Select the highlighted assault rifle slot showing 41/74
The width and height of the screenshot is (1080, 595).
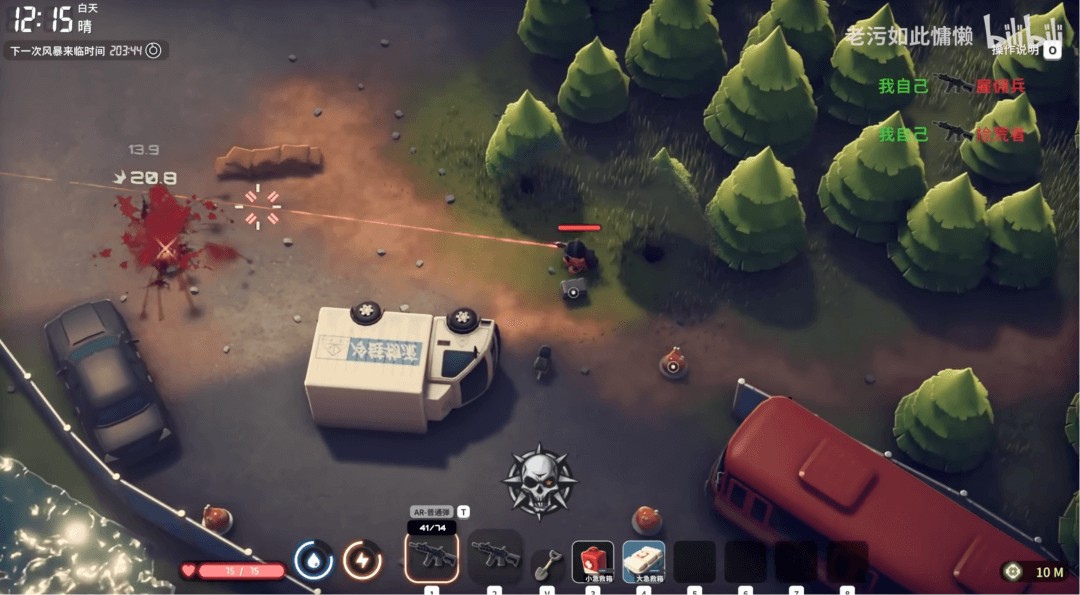coord(432,556)
